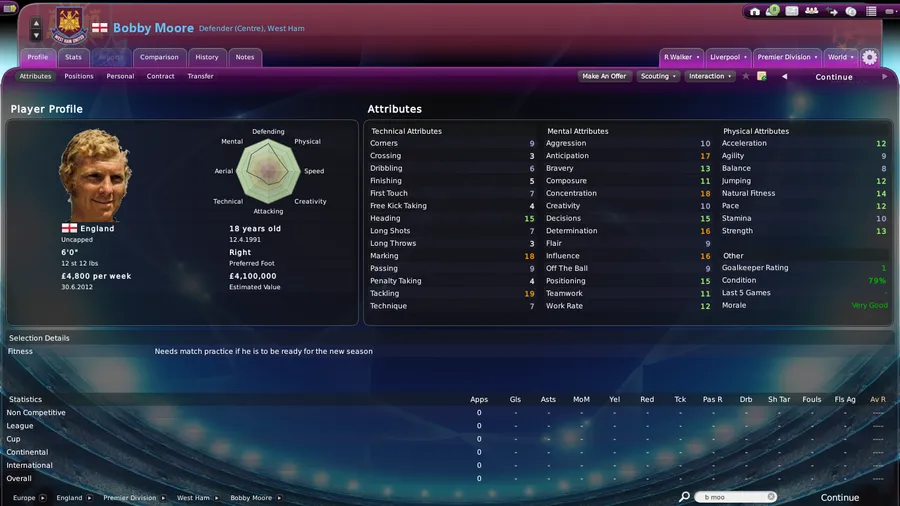Screen dimensions: 900x506
Task: Open the Notes tab
Action: click(245, 57)
